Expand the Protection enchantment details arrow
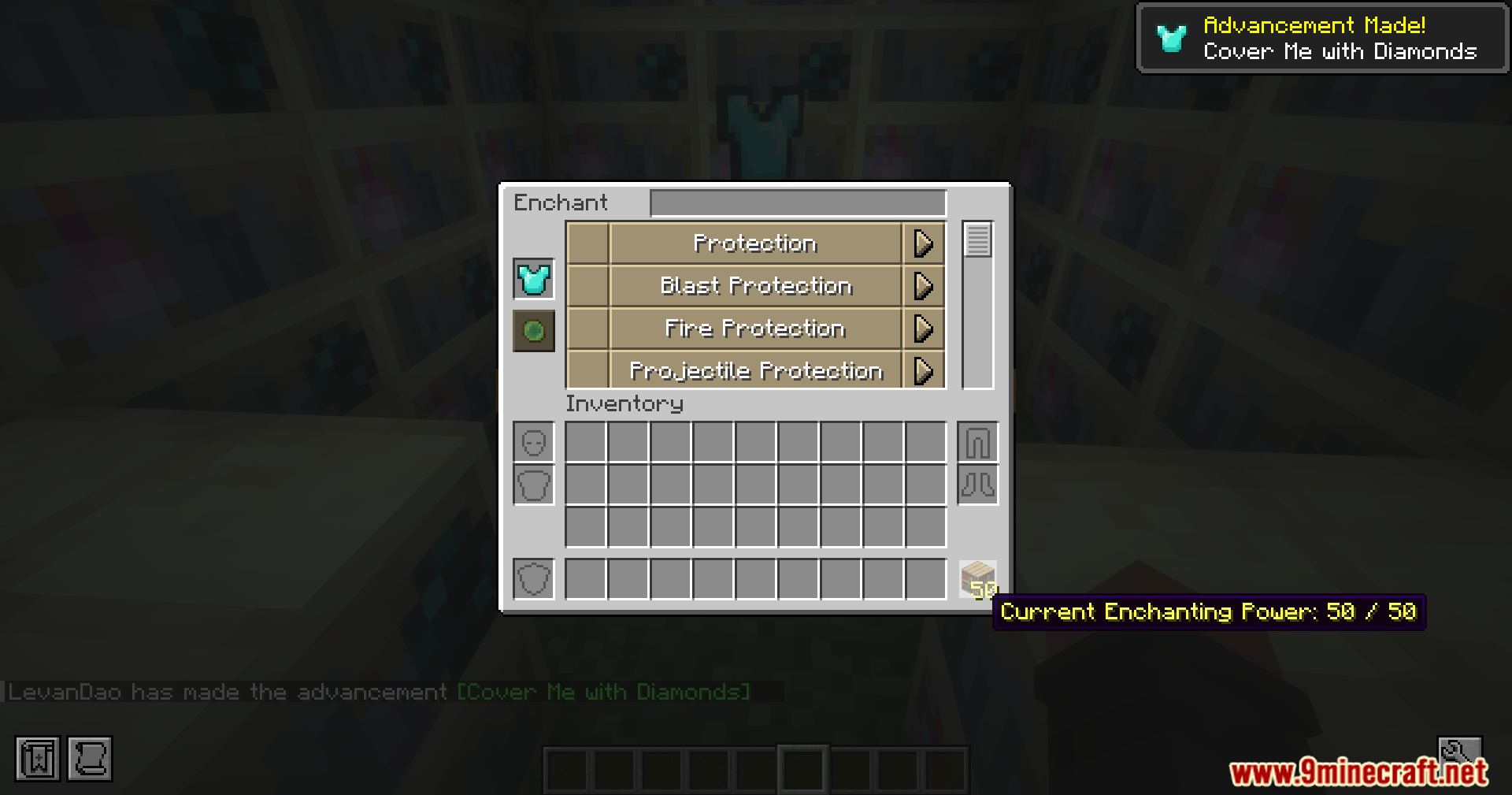This screenshot has width=1512, height=795. [923, 243]
